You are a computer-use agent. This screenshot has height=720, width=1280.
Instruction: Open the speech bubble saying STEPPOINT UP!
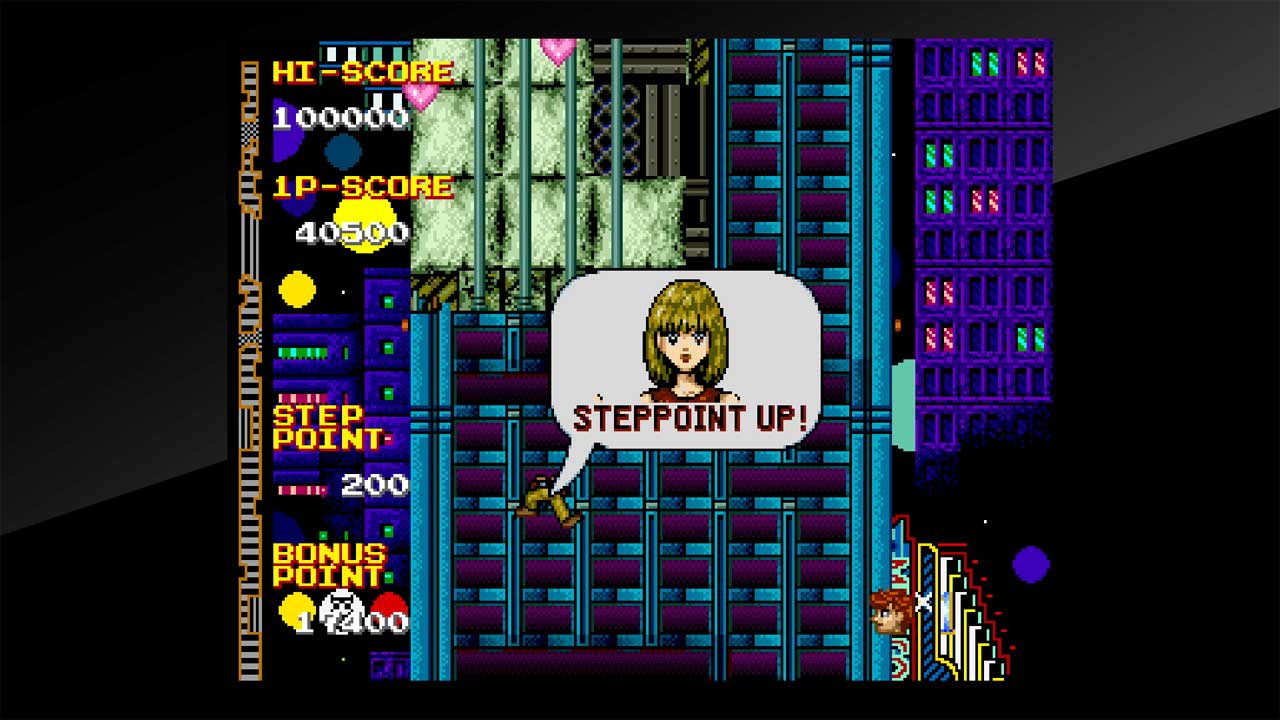pyautogui.click(x=690, y=415)
